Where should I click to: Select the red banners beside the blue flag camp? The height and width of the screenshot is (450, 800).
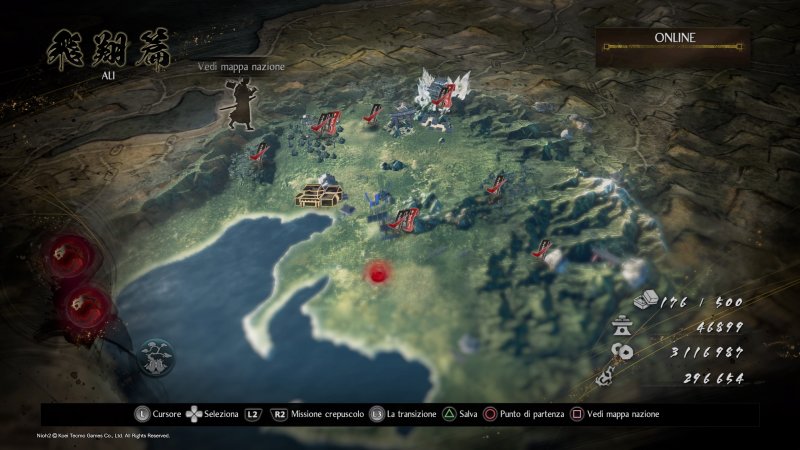click(403, 218)
